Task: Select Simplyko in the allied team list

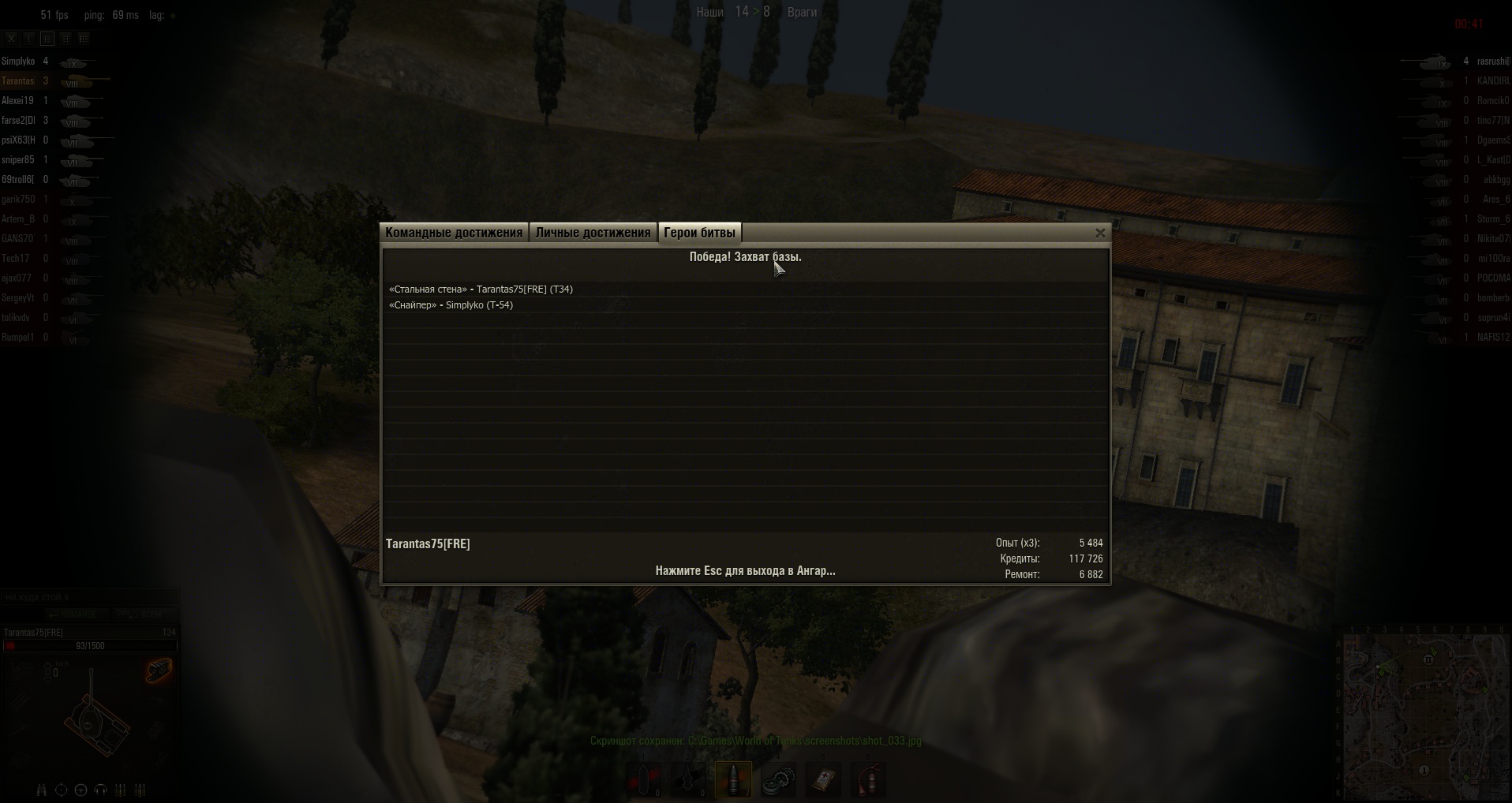Action: (x=18, y=62)
